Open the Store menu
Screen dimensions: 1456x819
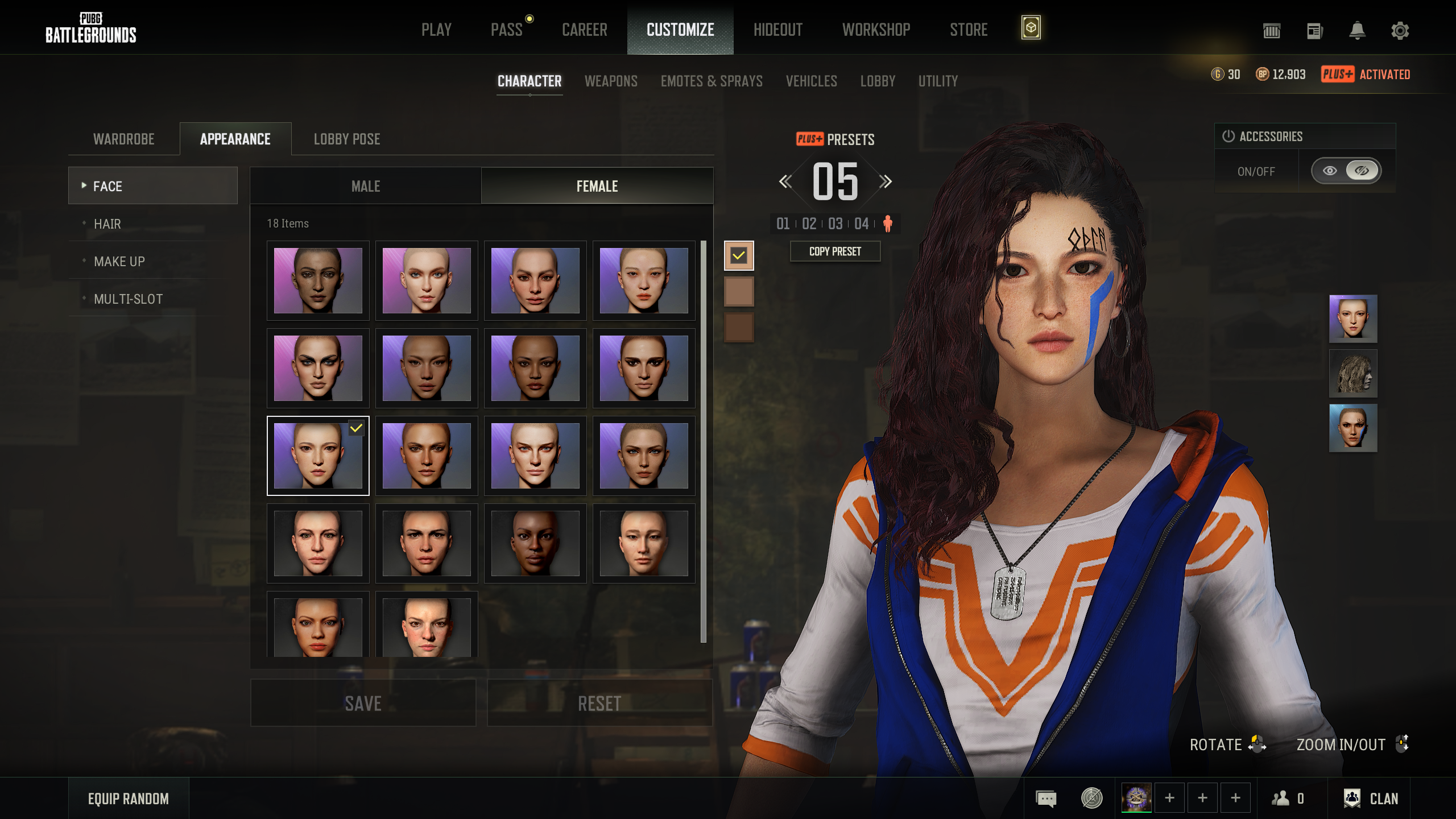pos(968,30)
